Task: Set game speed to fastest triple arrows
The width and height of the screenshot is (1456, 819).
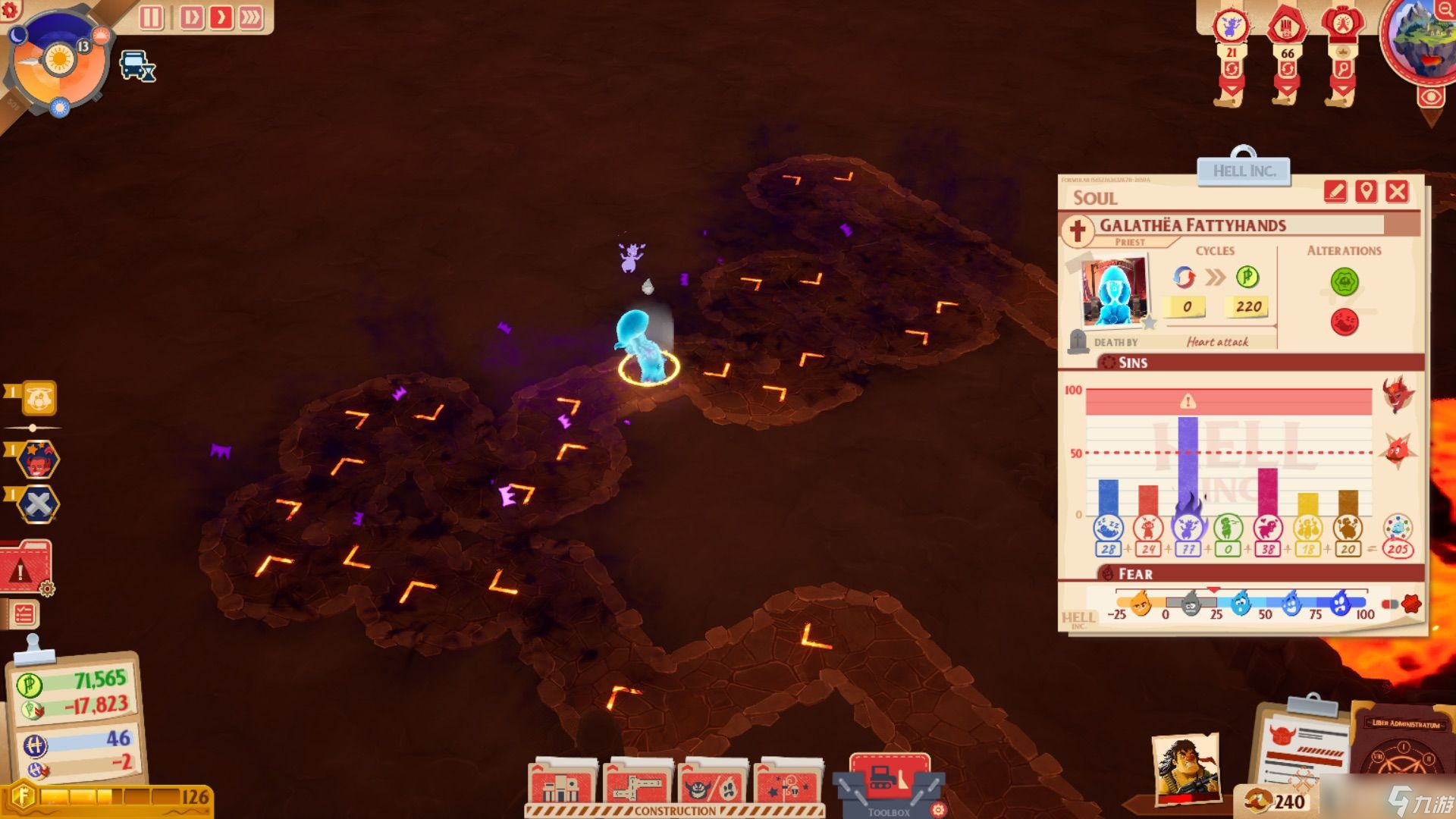Action: pyautogui.click(x=250, y=17)
